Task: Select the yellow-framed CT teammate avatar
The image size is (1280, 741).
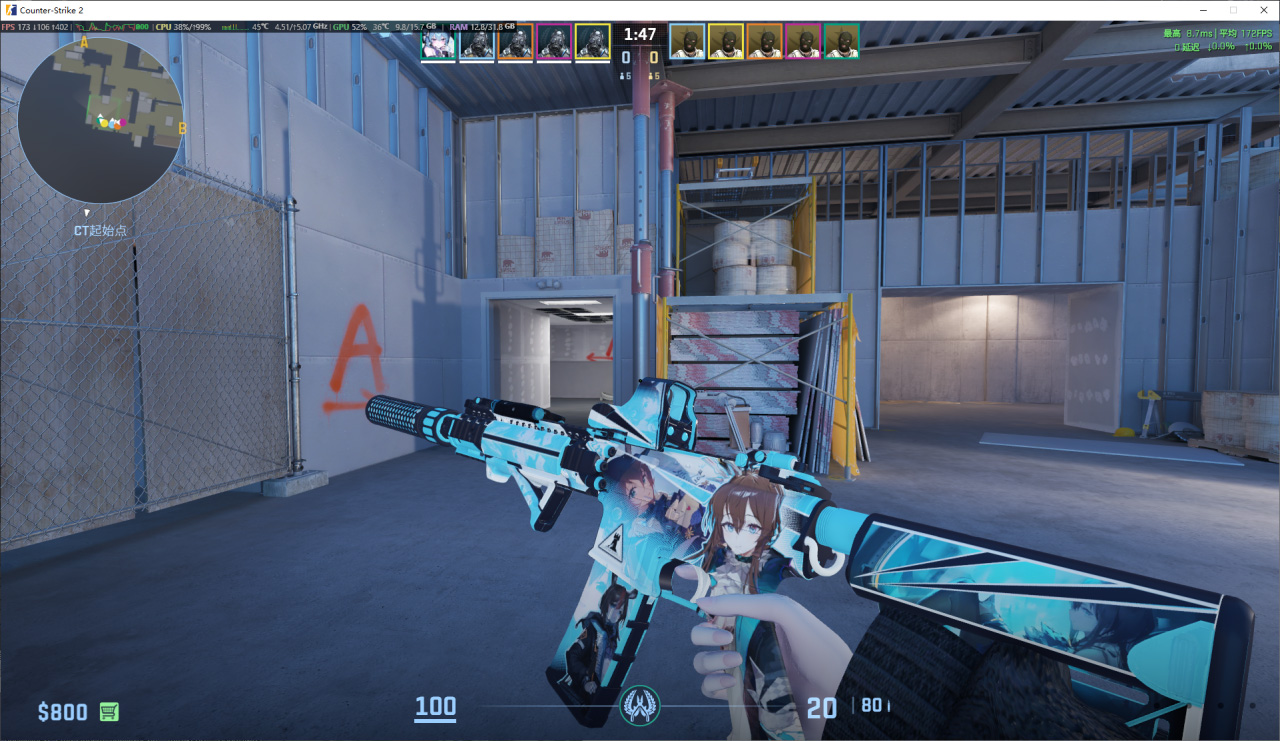Action: (x=592, y=42)
